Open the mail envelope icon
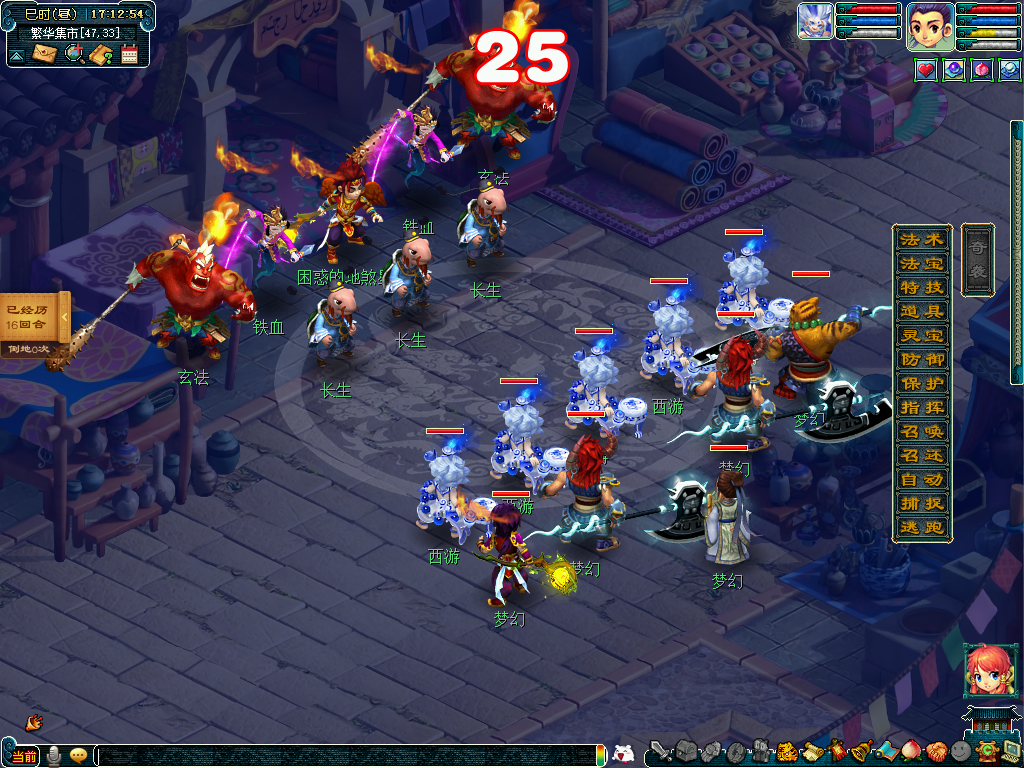Image resolution: width=1024 pixels, height=768 pixels. click(45, 54)
